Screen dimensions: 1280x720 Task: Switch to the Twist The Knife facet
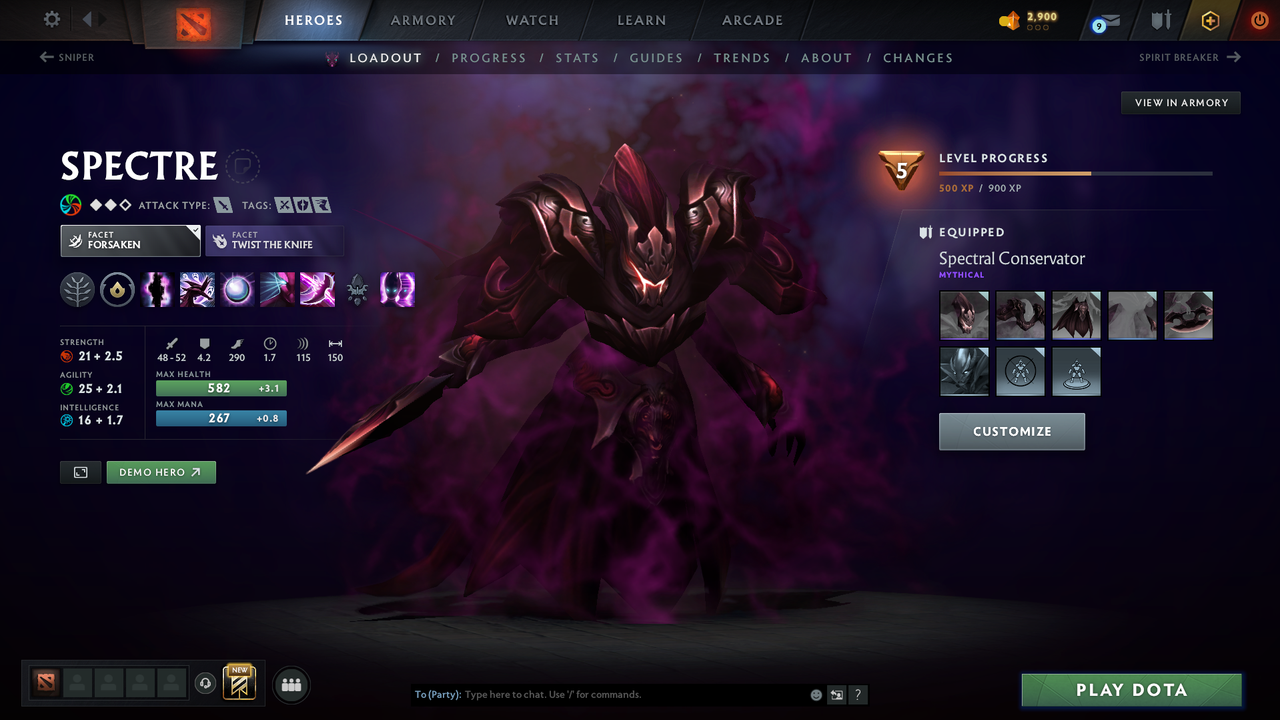click(x=275, y=240)
